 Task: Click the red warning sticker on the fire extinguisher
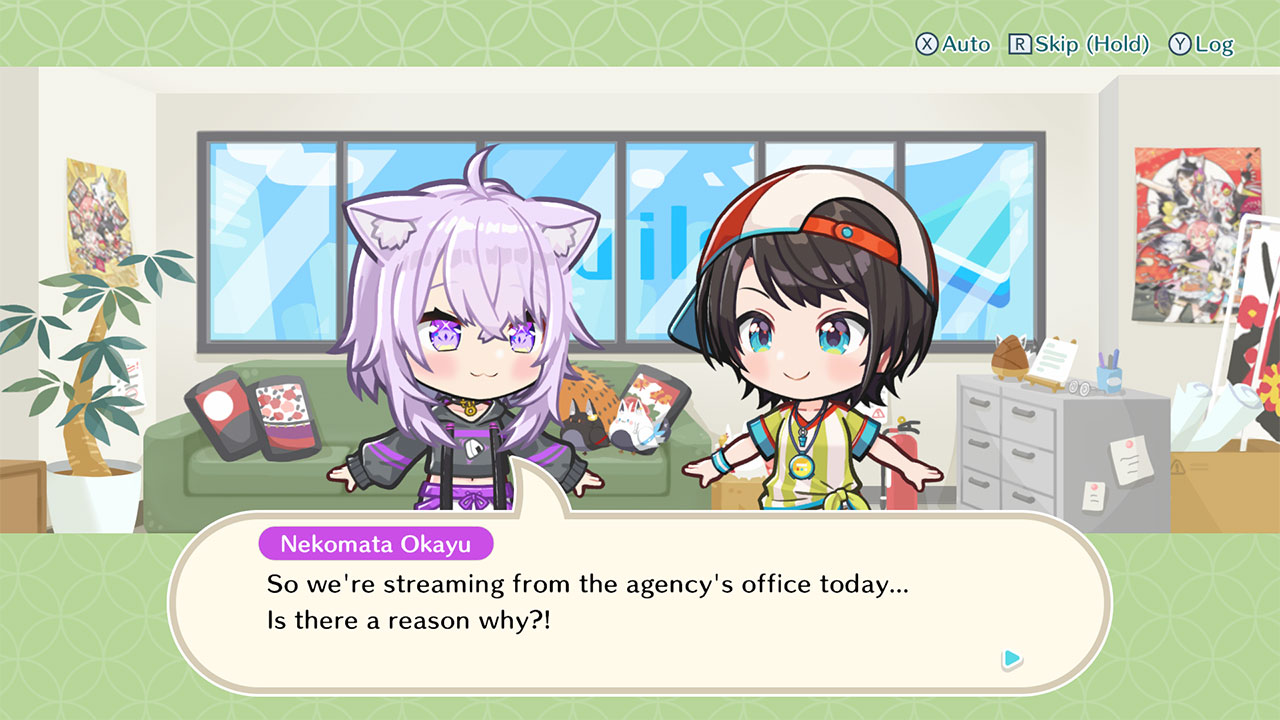[877, 415]
